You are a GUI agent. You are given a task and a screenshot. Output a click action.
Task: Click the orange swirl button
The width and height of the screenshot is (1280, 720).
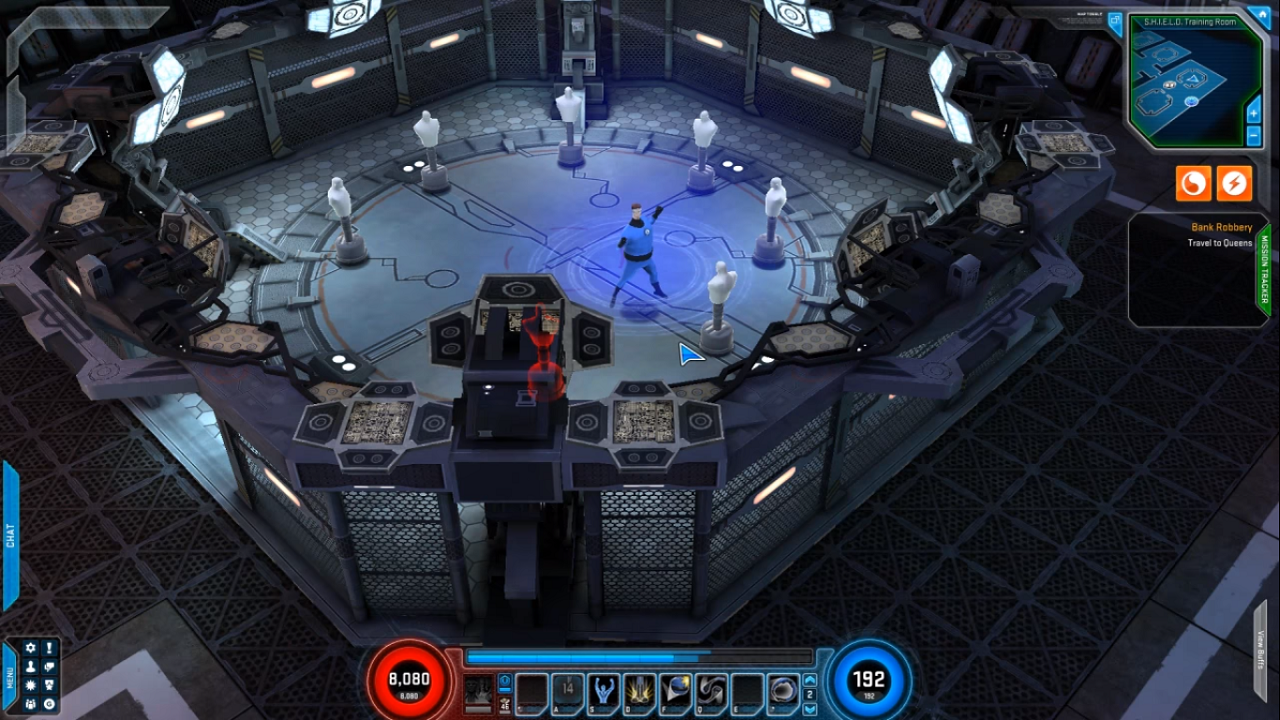pyautogui.click(x=1193, y=183)
